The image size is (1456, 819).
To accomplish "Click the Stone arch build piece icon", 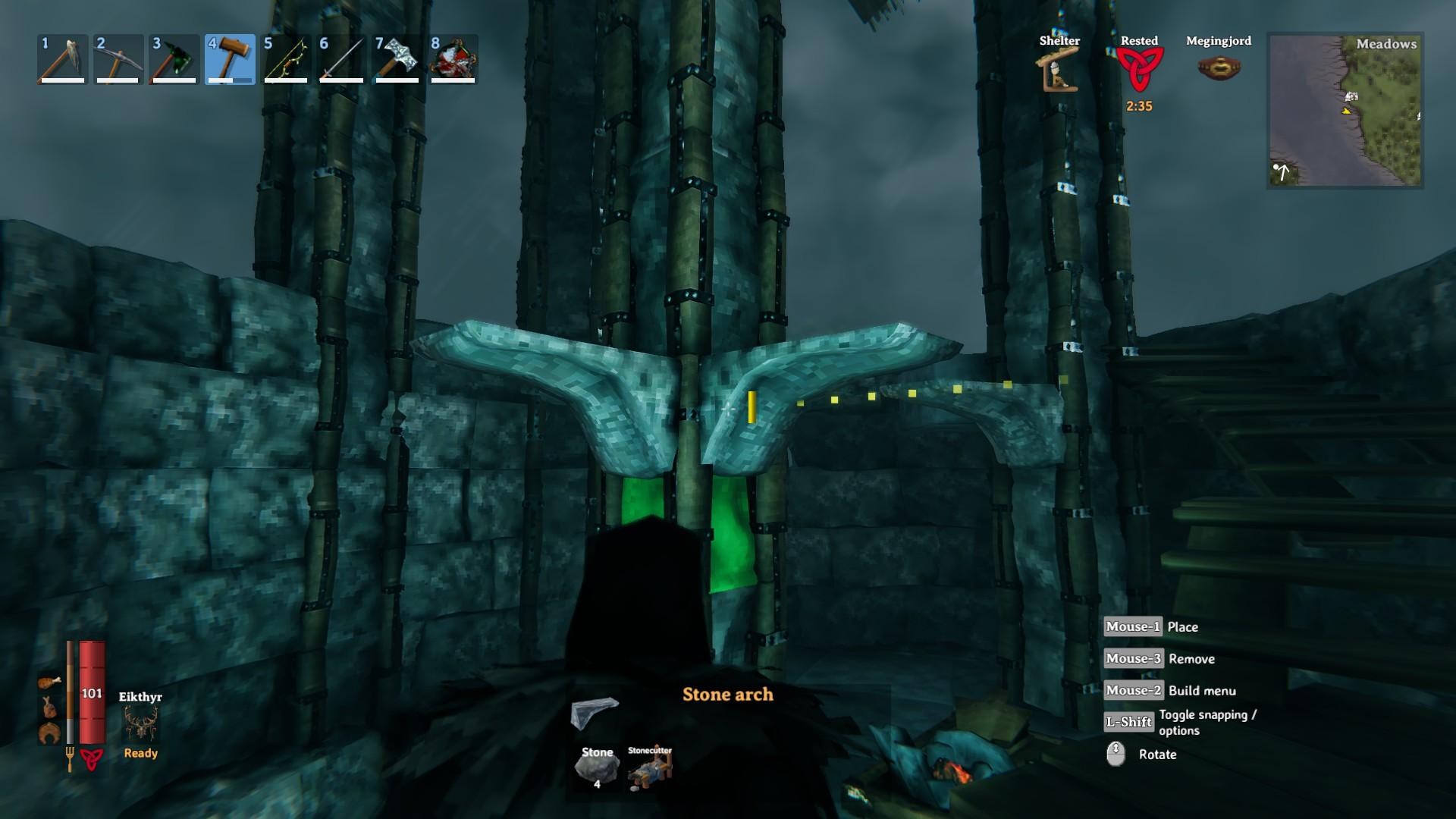I will point(595,713).
